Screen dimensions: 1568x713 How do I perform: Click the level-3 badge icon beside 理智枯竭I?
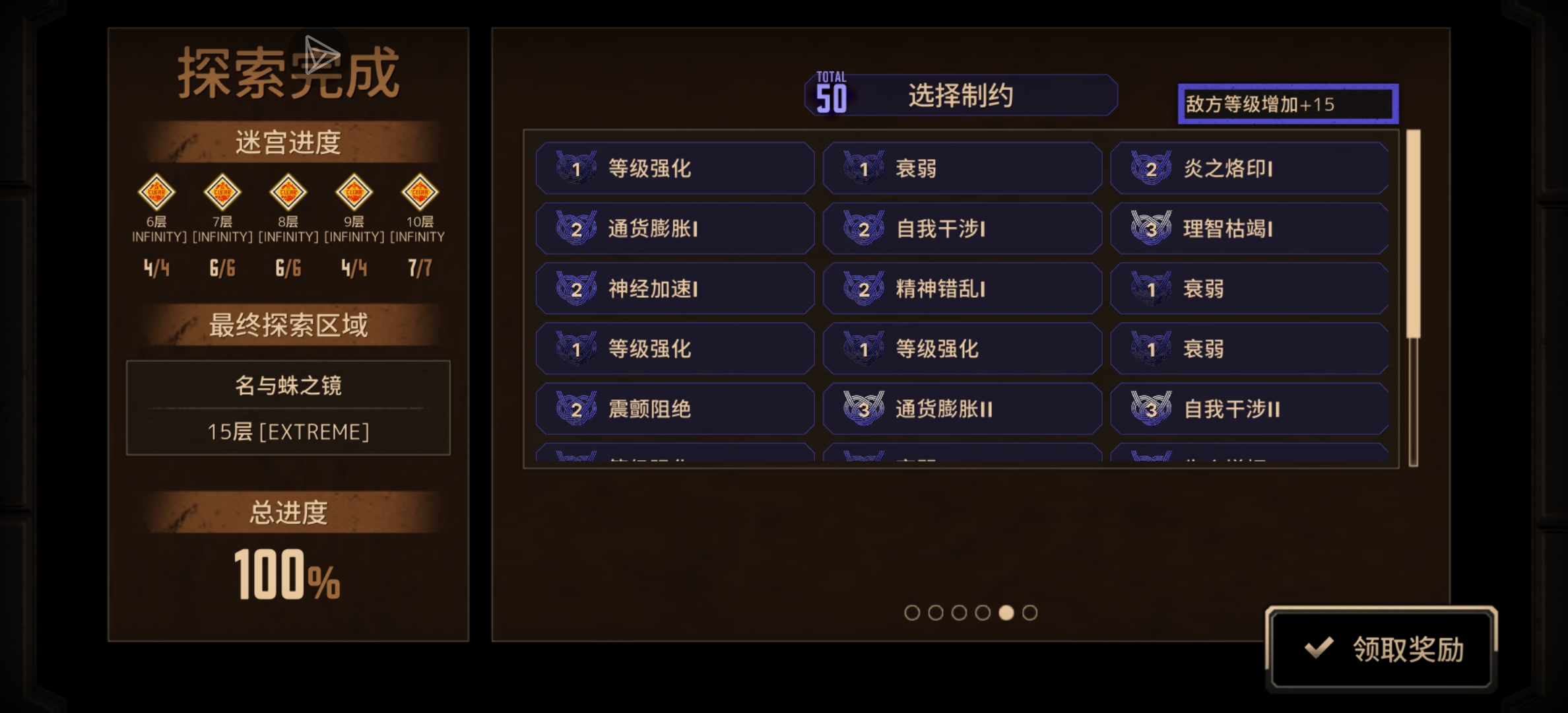[x=1152, y=228]
